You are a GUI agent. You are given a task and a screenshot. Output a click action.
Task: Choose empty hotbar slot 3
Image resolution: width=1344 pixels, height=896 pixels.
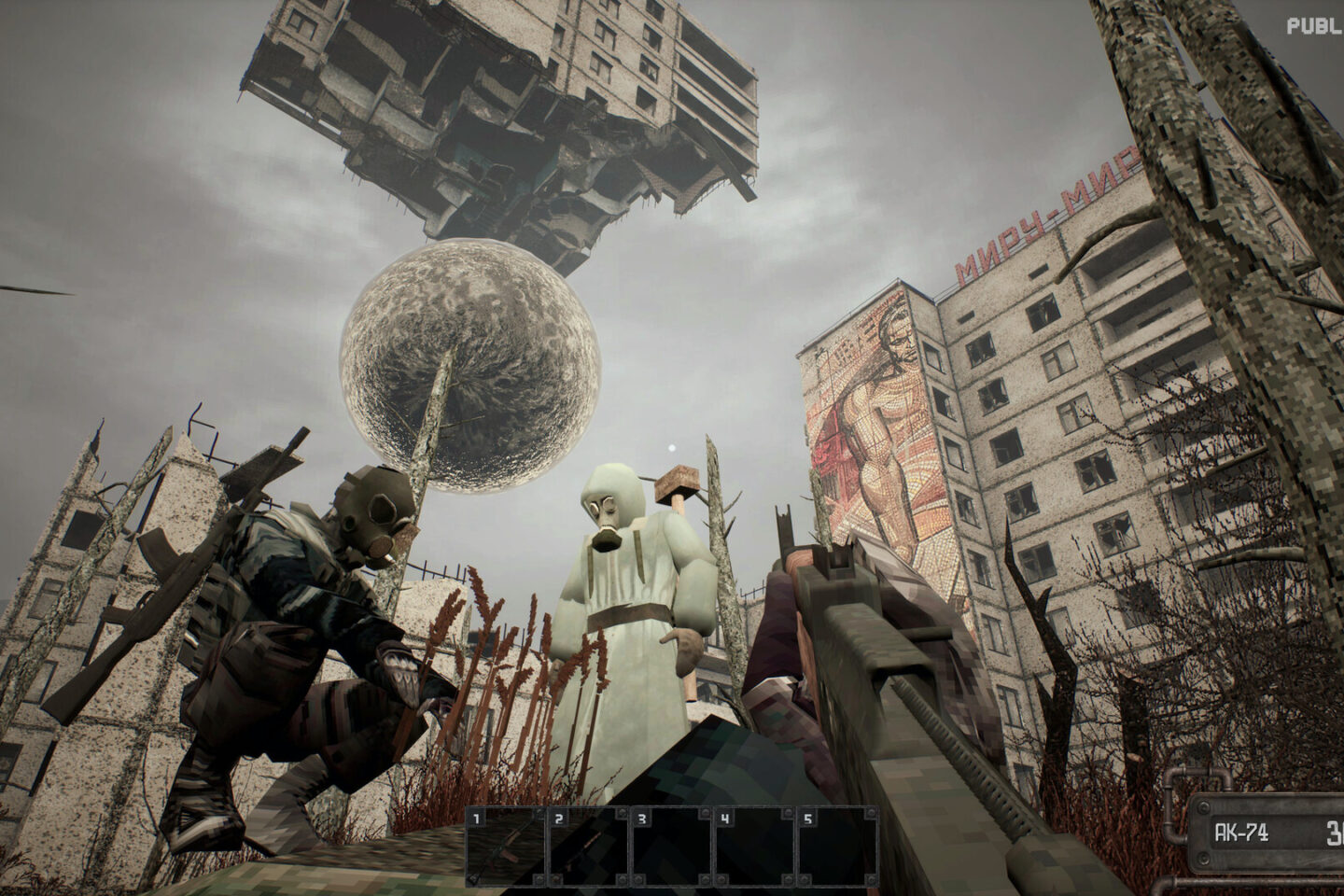(672, 847)
